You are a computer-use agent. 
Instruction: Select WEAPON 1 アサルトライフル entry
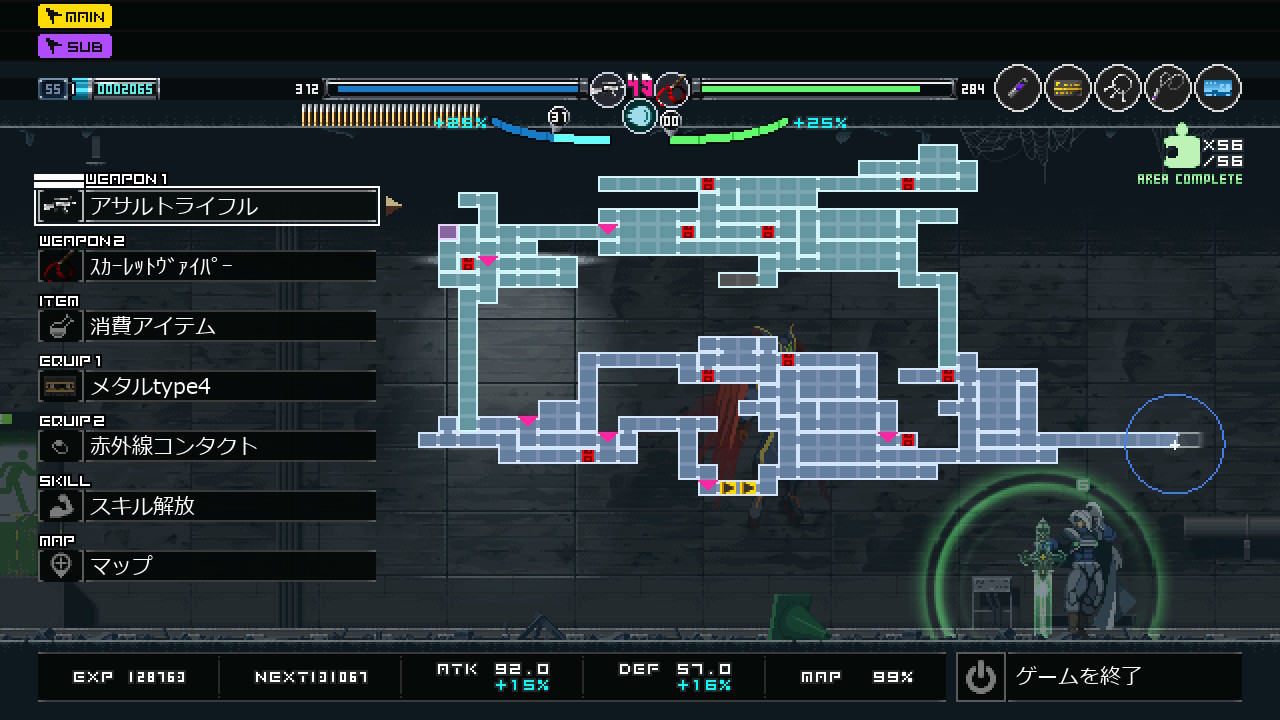207,206
